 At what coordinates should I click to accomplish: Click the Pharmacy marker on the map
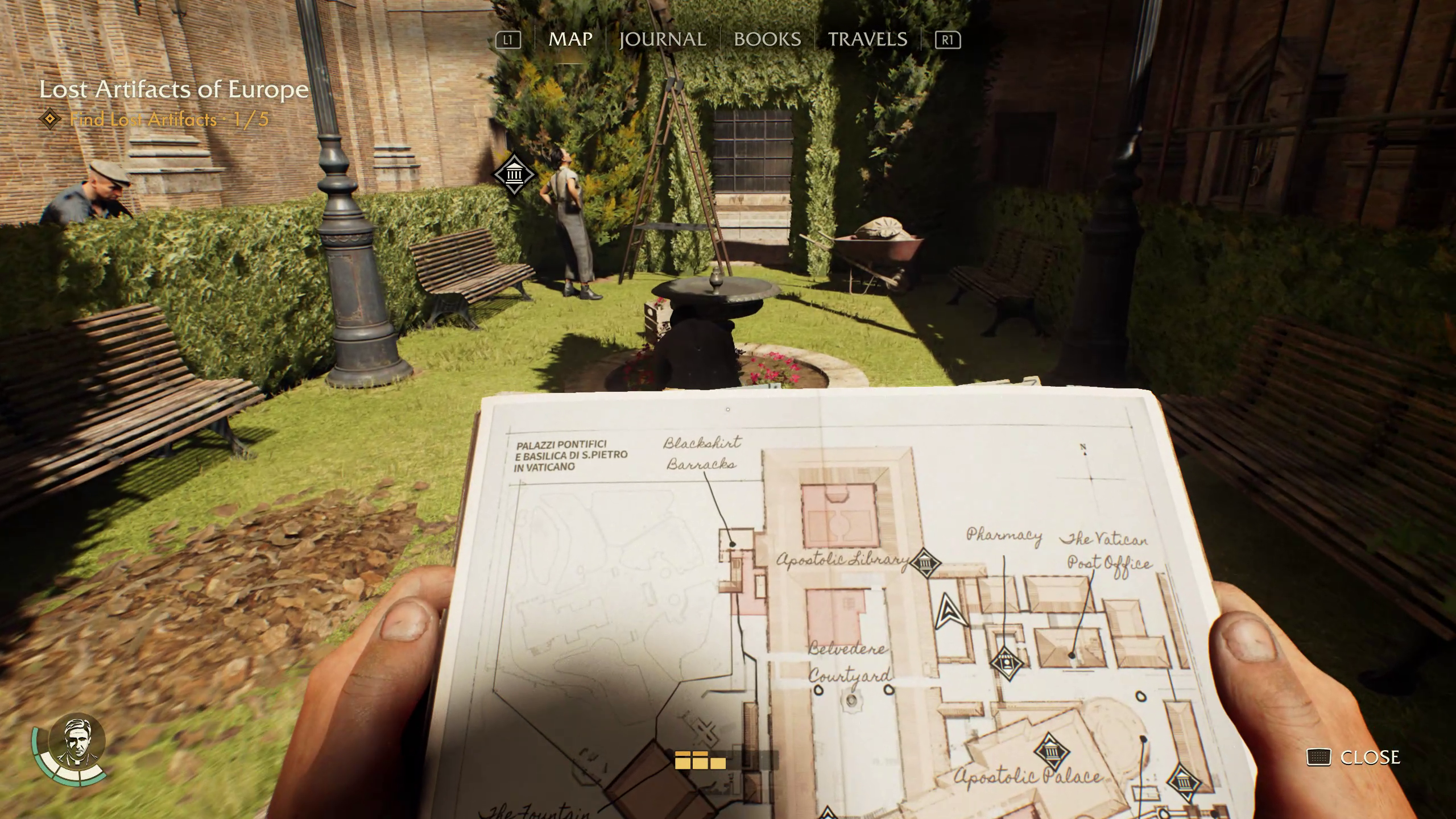(x=1006, y=663)
